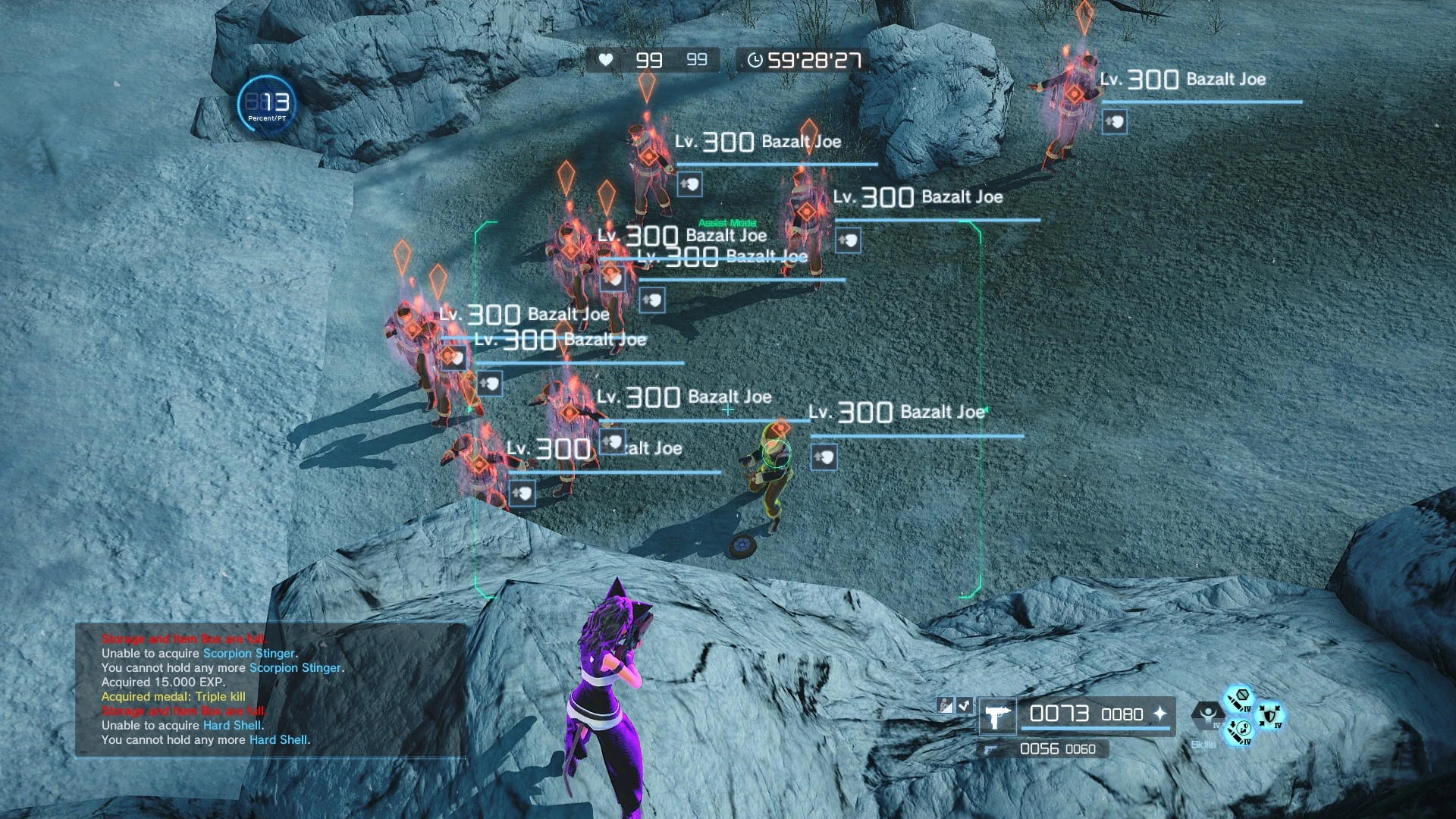The height and width of the screenshot is (819, 1456).
Task: Select the Percent/PT circular gauge
Action: (x=266, y=104)
